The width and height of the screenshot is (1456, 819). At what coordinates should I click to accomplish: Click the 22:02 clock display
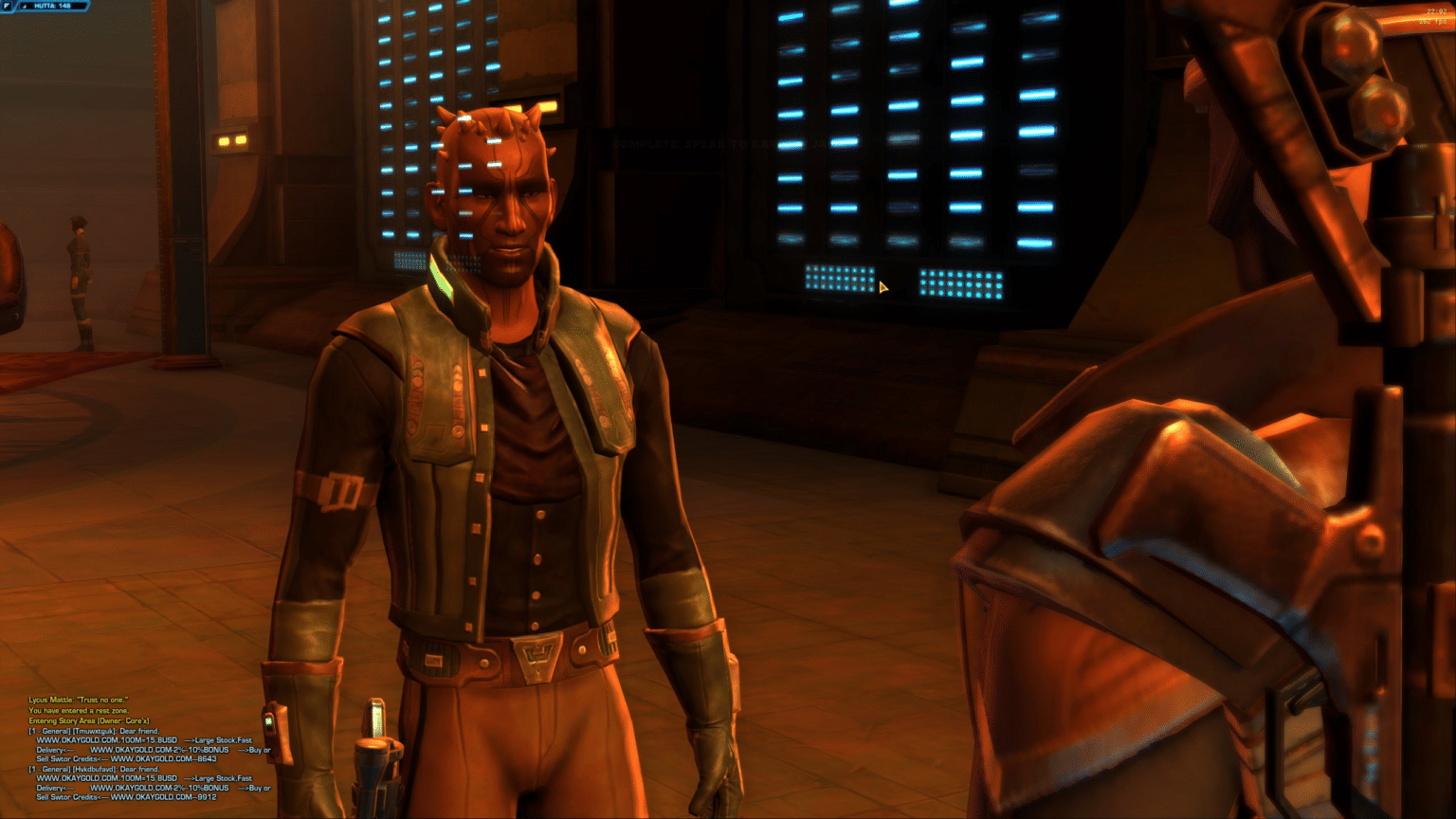[1437, 12]
